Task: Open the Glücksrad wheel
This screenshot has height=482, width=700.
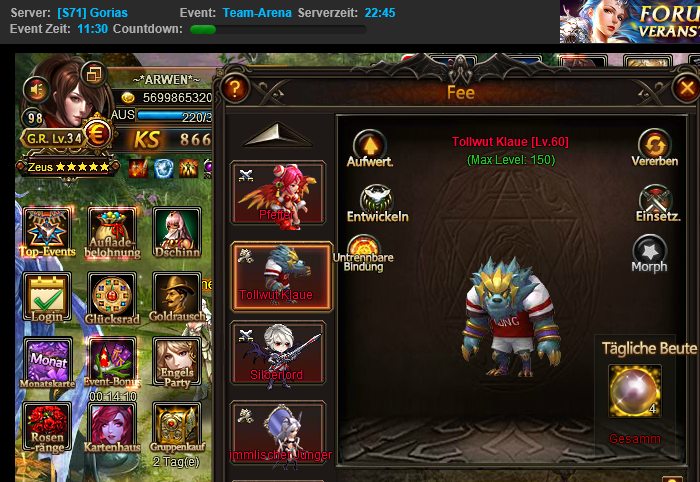Action: click(x=111, y=297)
